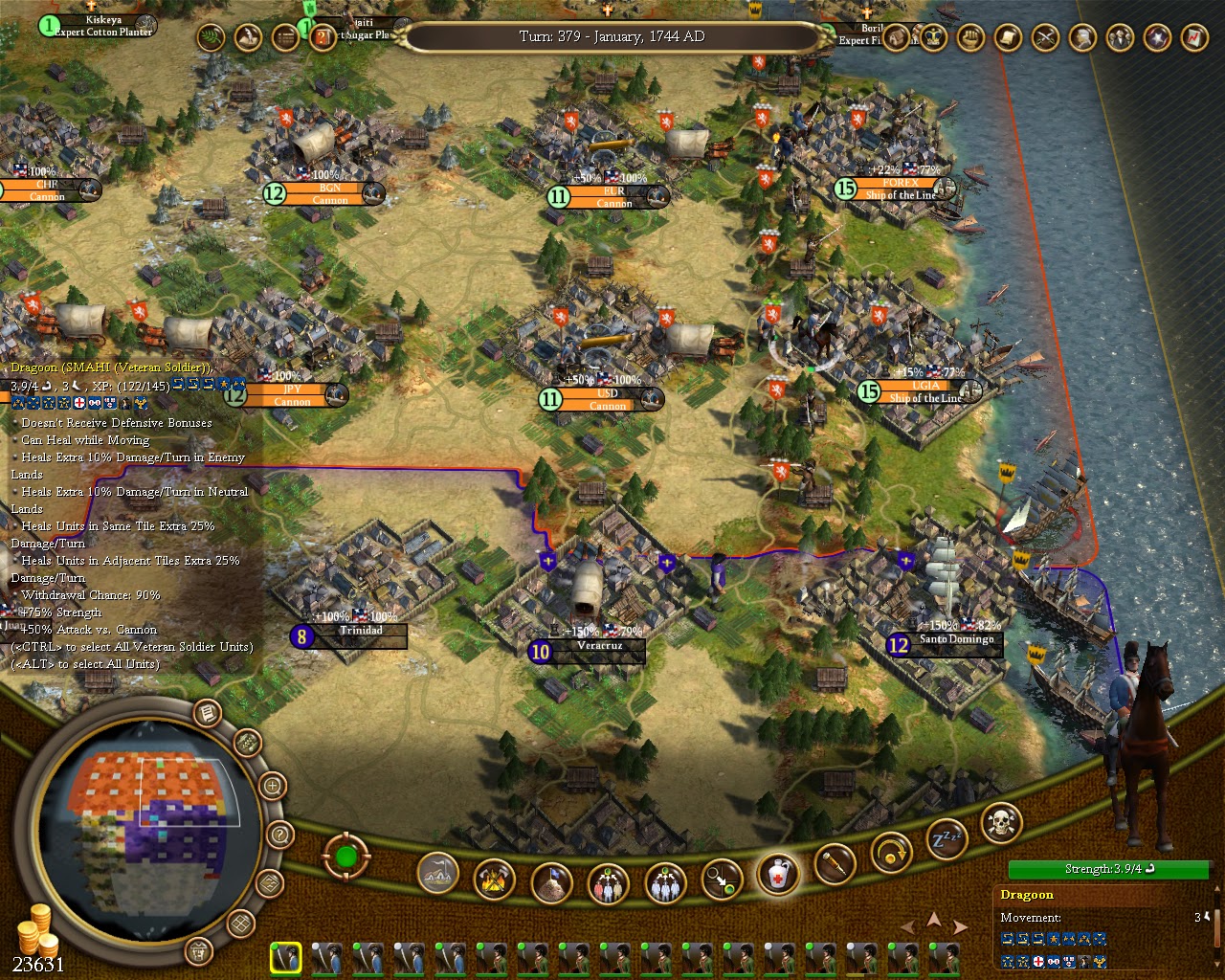Image resolution: width=1225 pixels, height=980 pixels.
Task: Toggle the resource display with the grain icon
Action: tap(248, 742)
